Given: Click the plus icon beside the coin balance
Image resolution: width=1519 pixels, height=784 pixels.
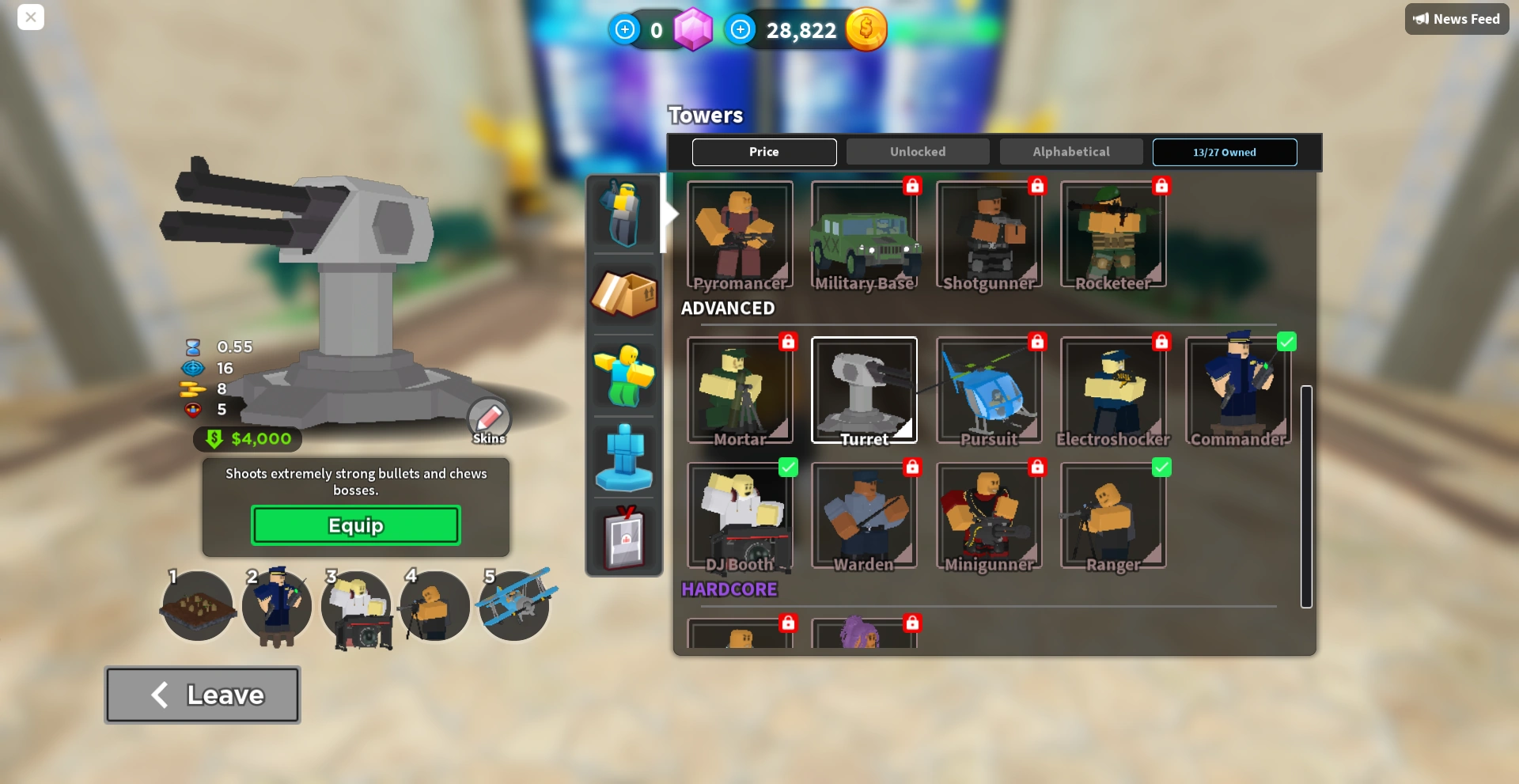Looking at the screenshot, I should [741, 29].
